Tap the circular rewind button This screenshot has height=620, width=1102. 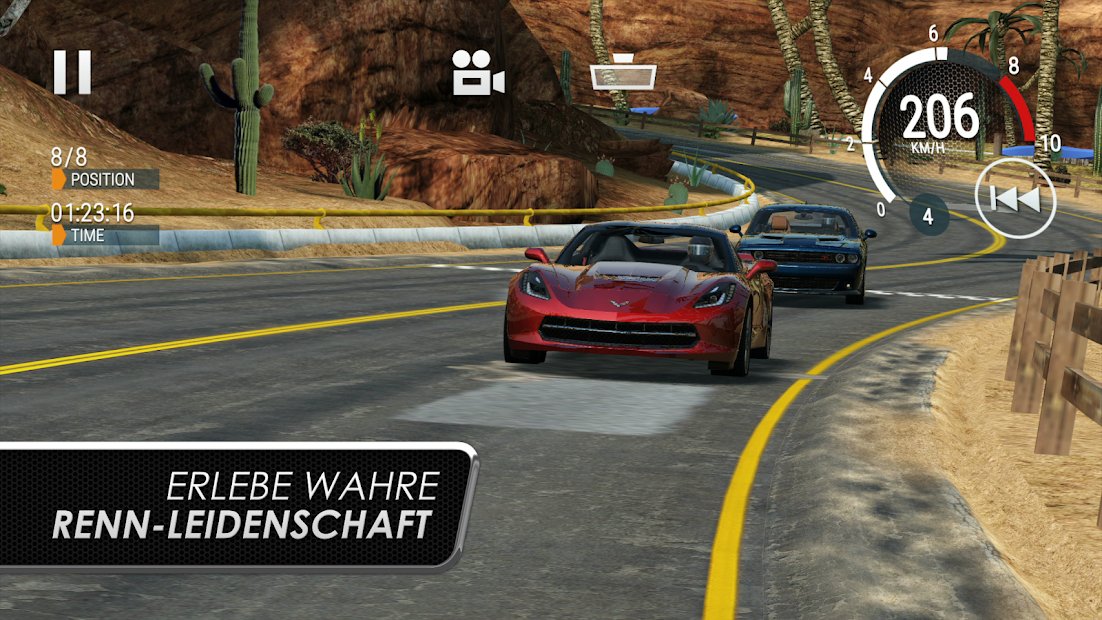pyautogui.click(x=1015, y=198)
